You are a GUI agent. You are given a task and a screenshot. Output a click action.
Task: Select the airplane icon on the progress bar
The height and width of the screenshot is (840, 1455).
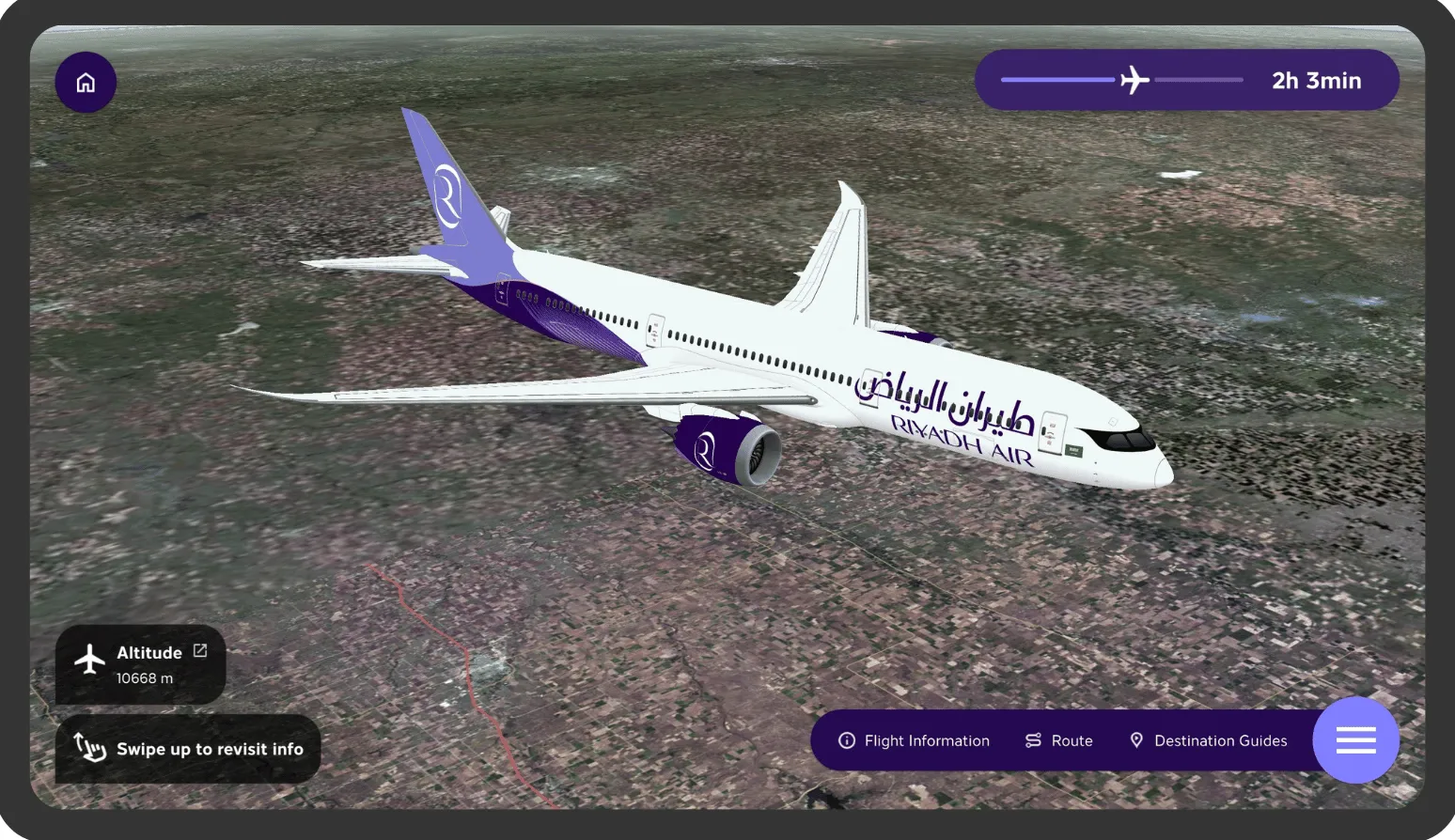[x=1134, y=80]
